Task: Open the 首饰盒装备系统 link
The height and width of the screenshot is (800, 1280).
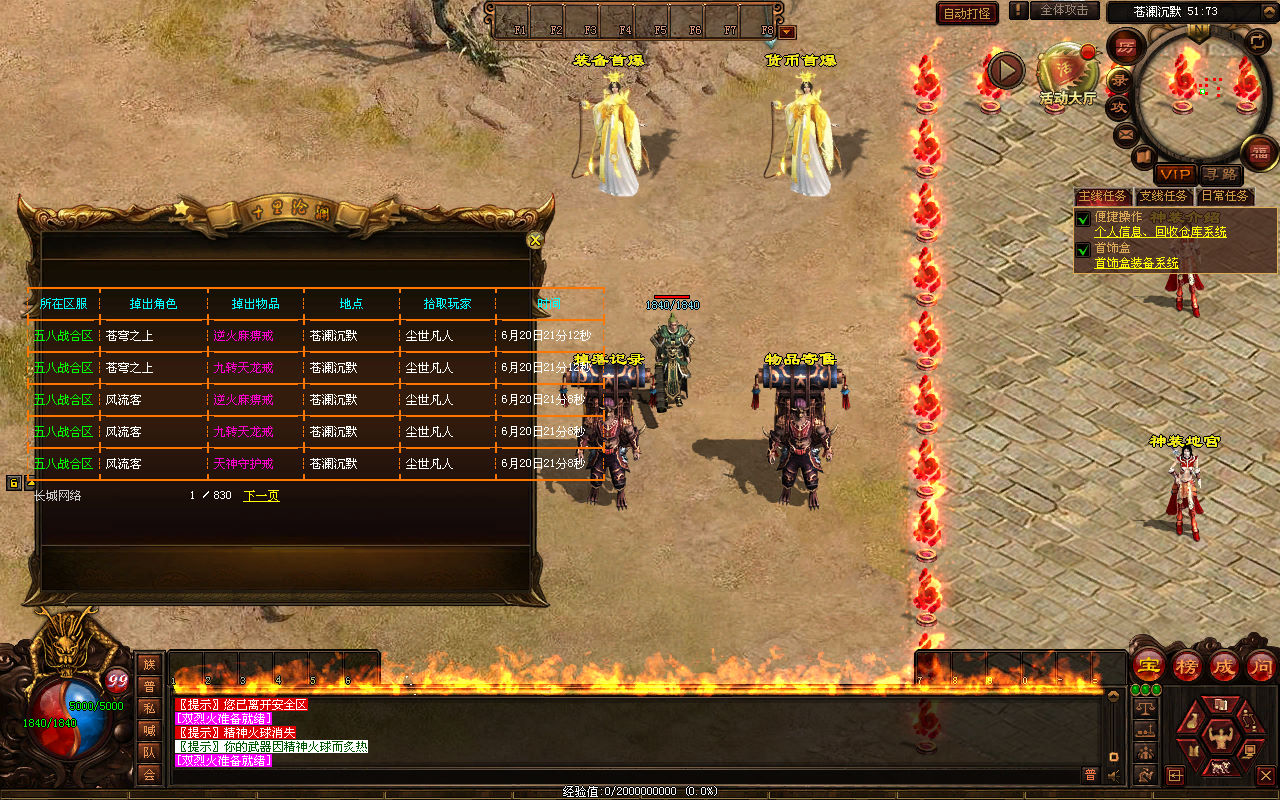Action: (x=1136, y=263)
